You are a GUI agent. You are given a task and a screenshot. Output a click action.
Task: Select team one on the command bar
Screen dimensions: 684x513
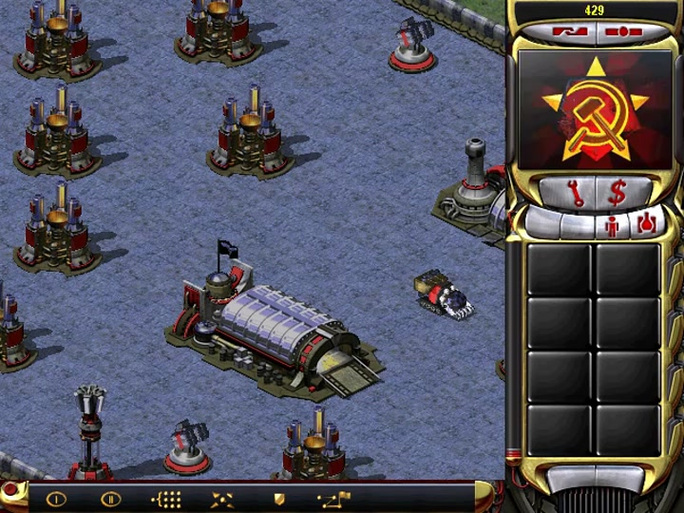pyautogui.click(x=56, y=498)
